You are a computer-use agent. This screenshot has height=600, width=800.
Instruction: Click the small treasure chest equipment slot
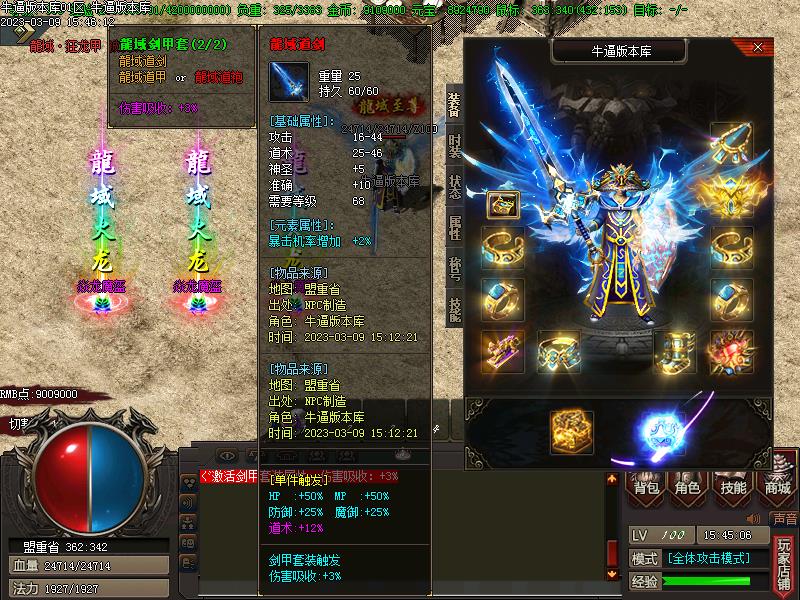coord(502,205)
